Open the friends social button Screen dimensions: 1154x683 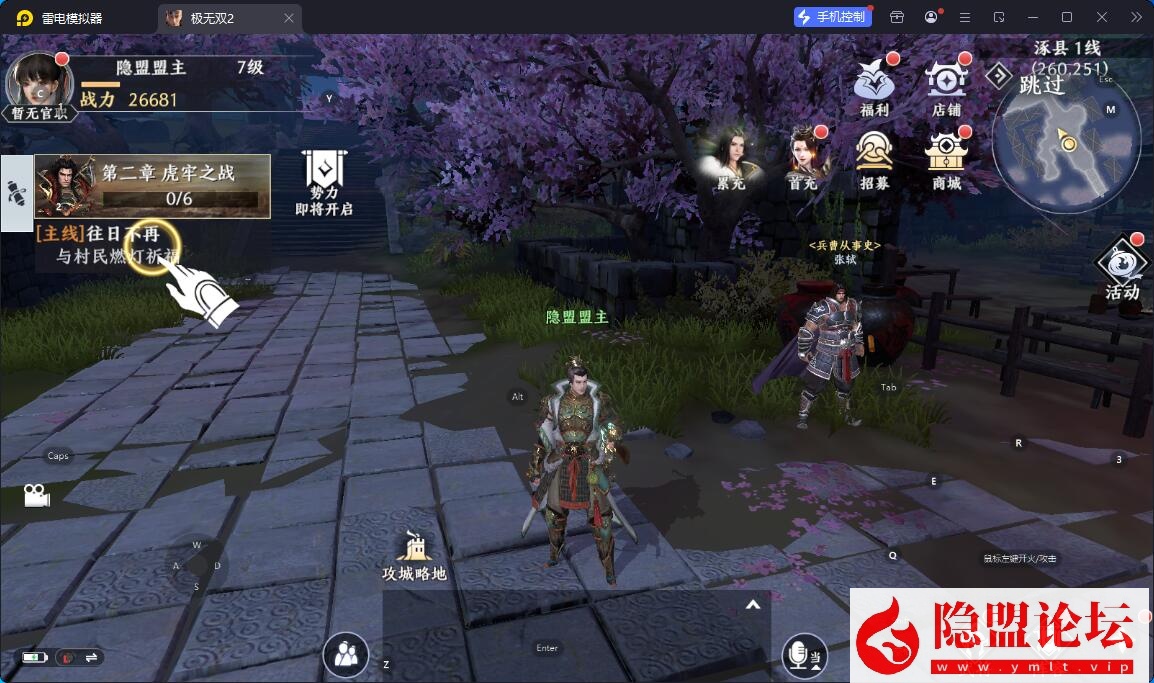click(346, 655)
